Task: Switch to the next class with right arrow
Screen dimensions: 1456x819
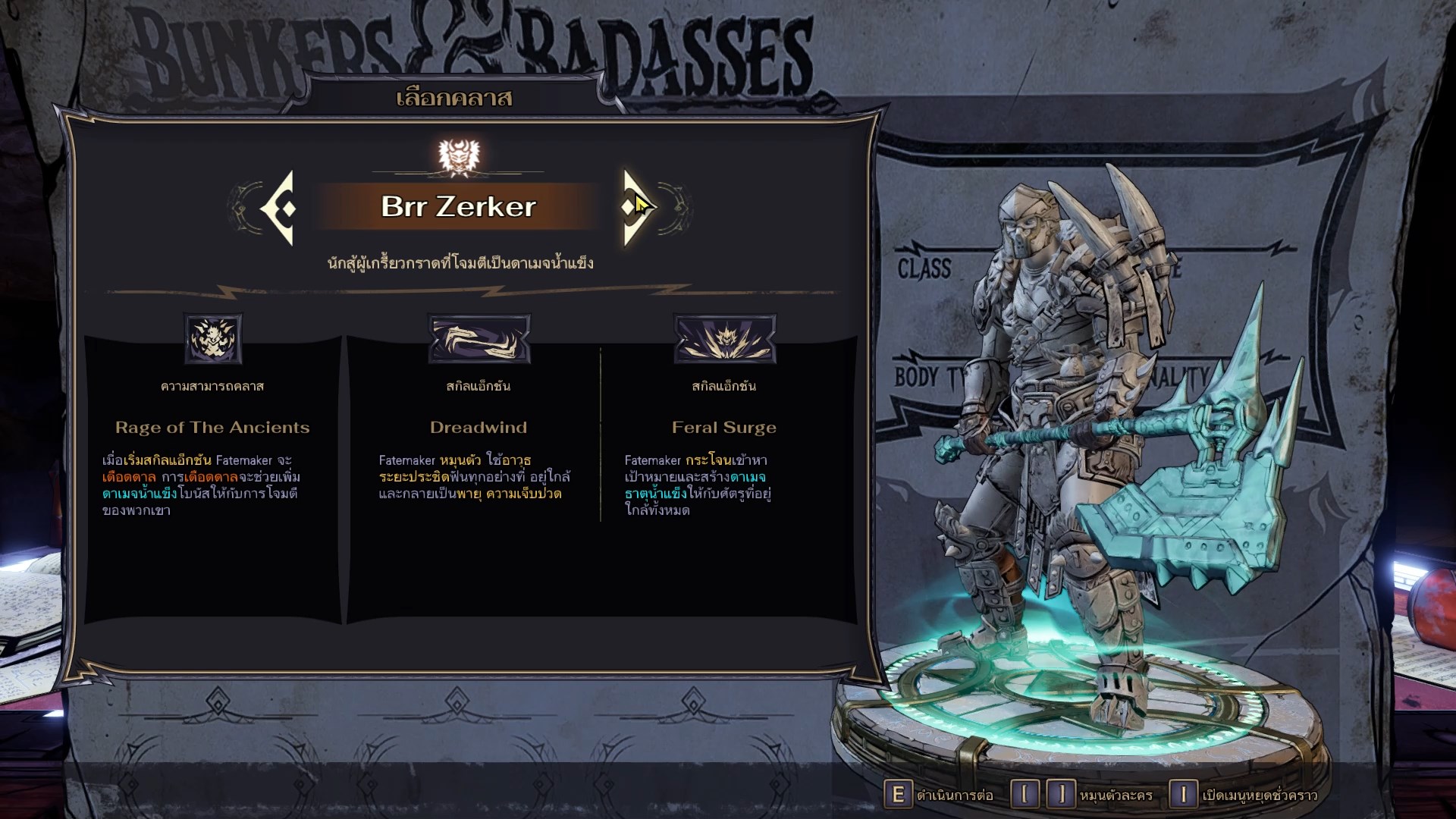Action: pos(635,207)
